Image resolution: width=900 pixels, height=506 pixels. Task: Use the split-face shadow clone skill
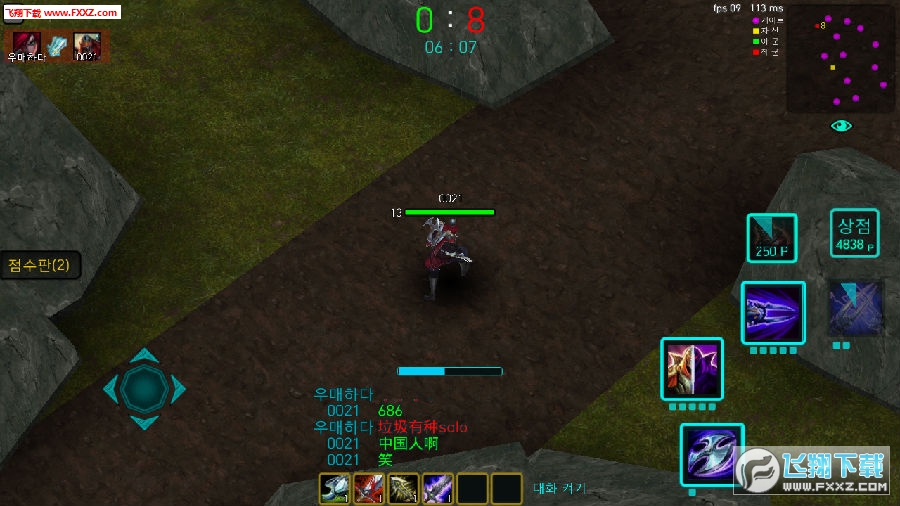pos(692,369)
